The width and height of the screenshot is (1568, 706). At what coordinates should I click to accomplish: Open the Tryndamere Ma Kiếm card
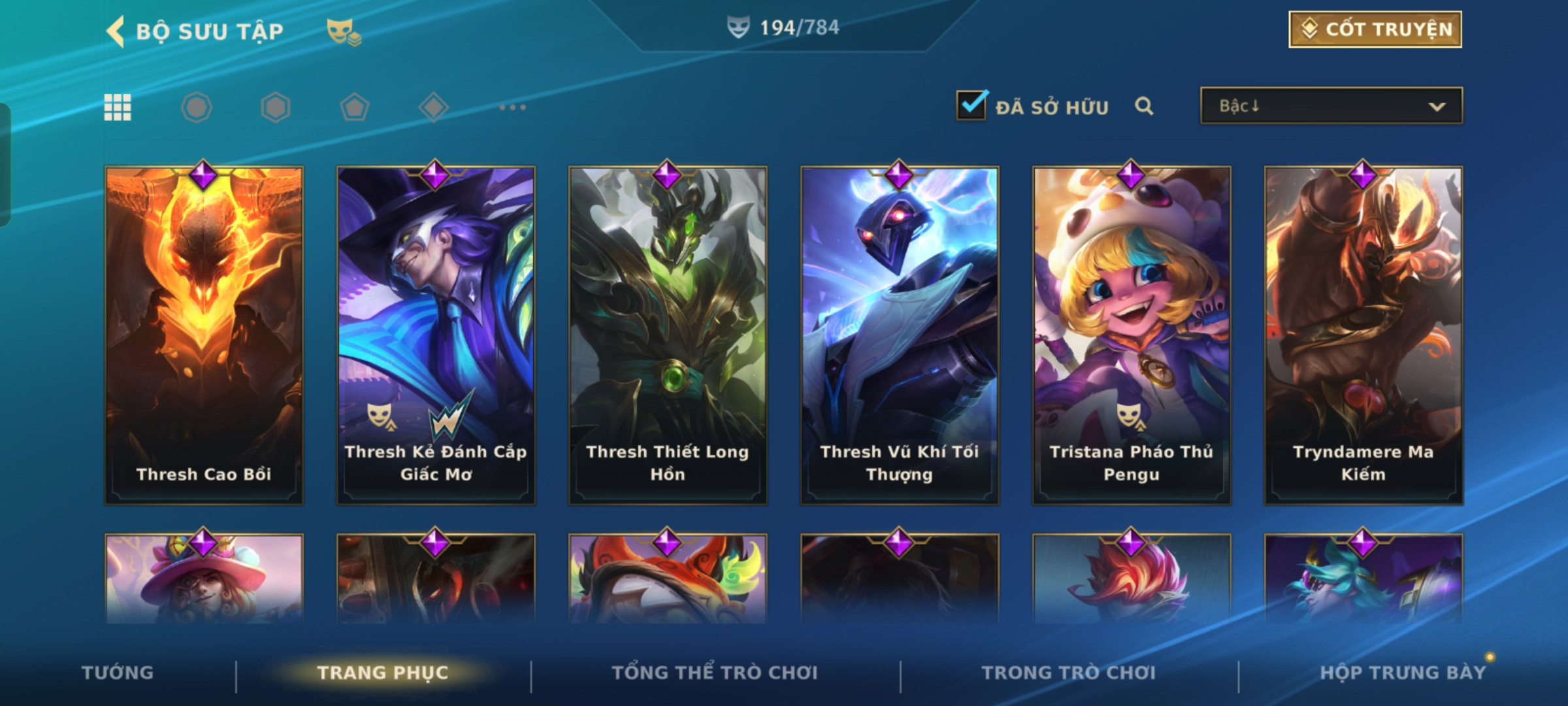click(1364, 335)
